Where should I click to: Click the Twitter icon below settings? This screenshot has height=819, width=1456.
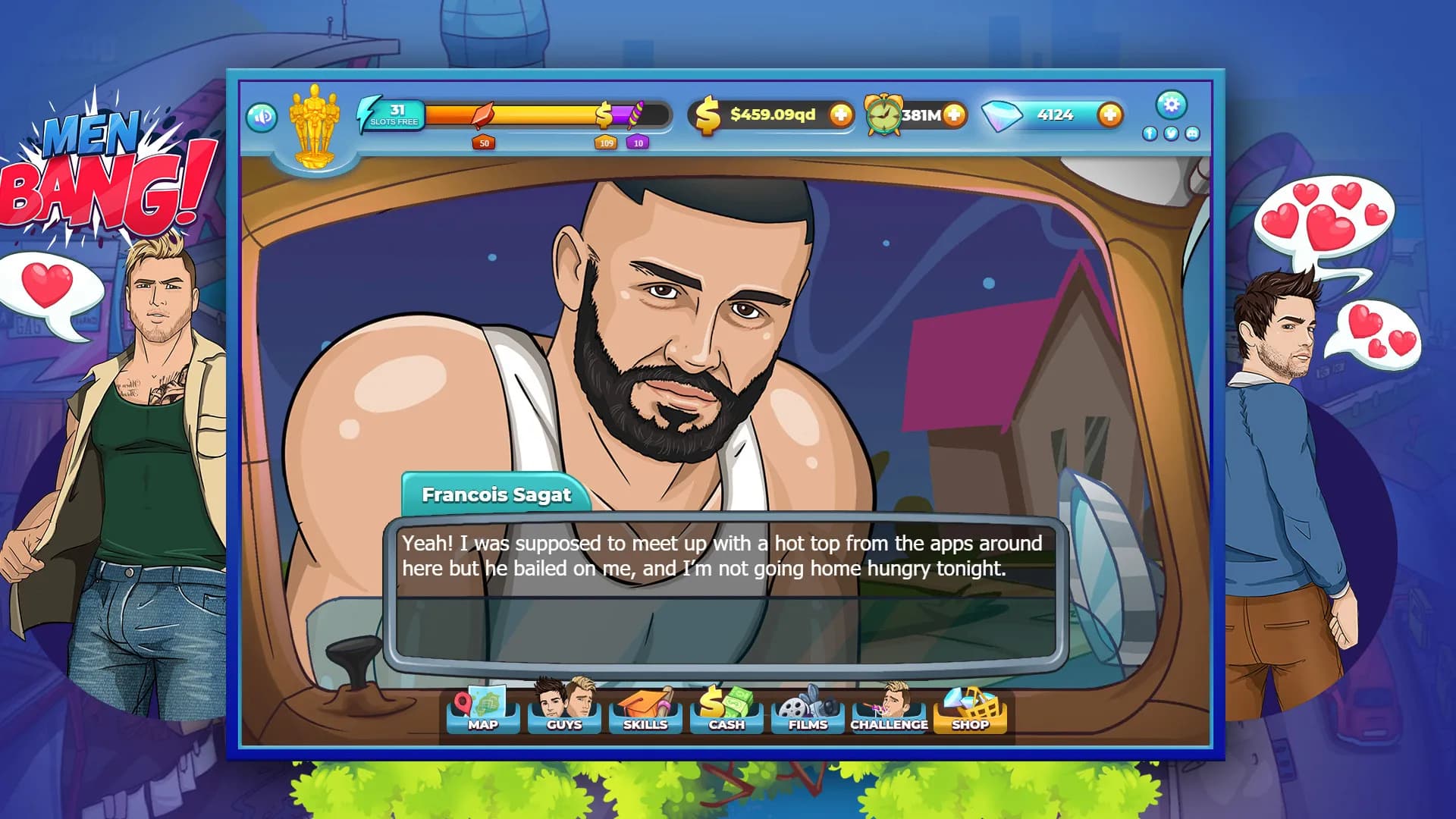(1169, 133)
